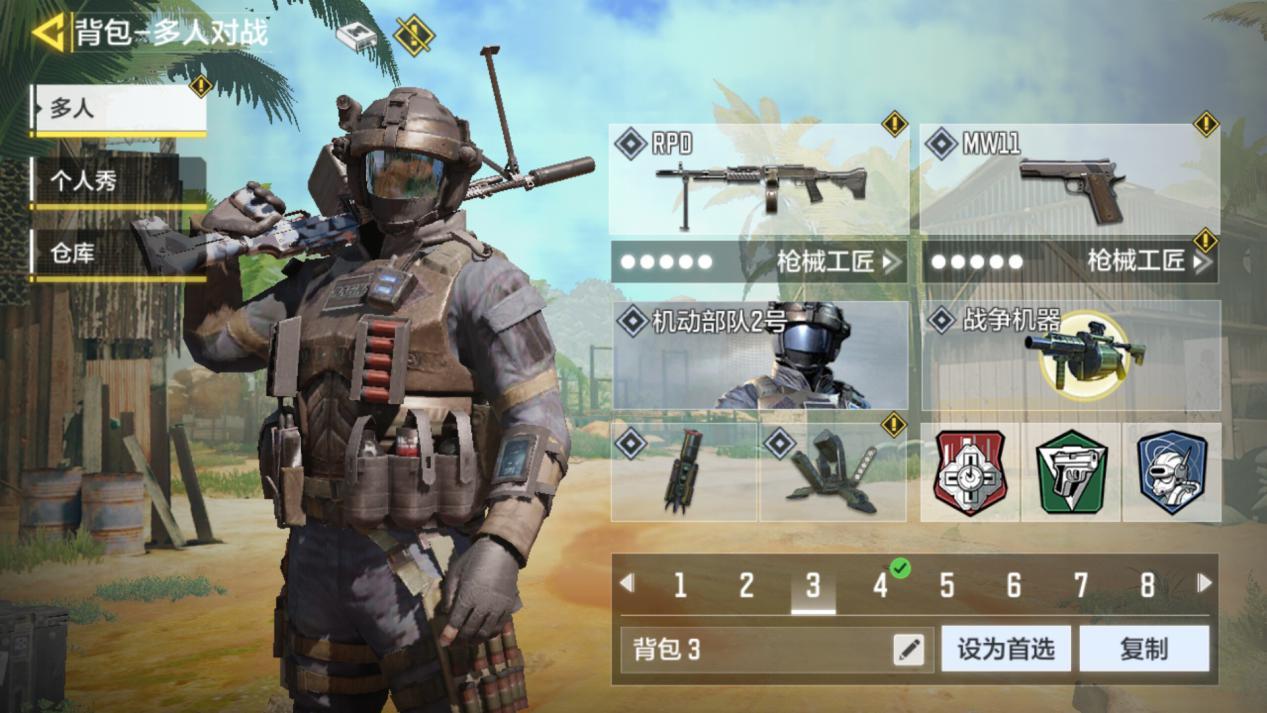The height and width of the screenshot is (713, 1267).
Task: Select the RPD primary weapon slot
Action: [x=759, y=182]
